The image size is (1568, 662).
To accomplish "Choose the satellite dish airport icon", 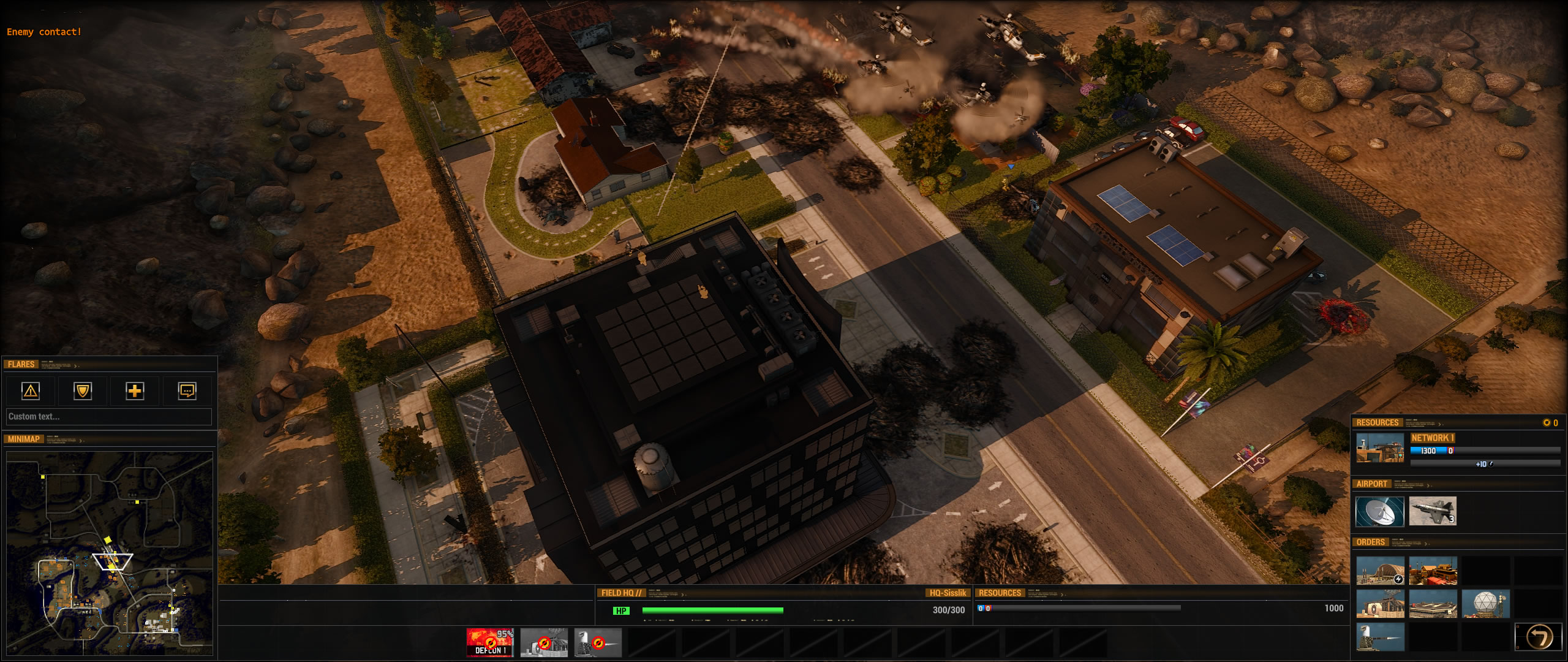I will click(x=1380, y=511).
